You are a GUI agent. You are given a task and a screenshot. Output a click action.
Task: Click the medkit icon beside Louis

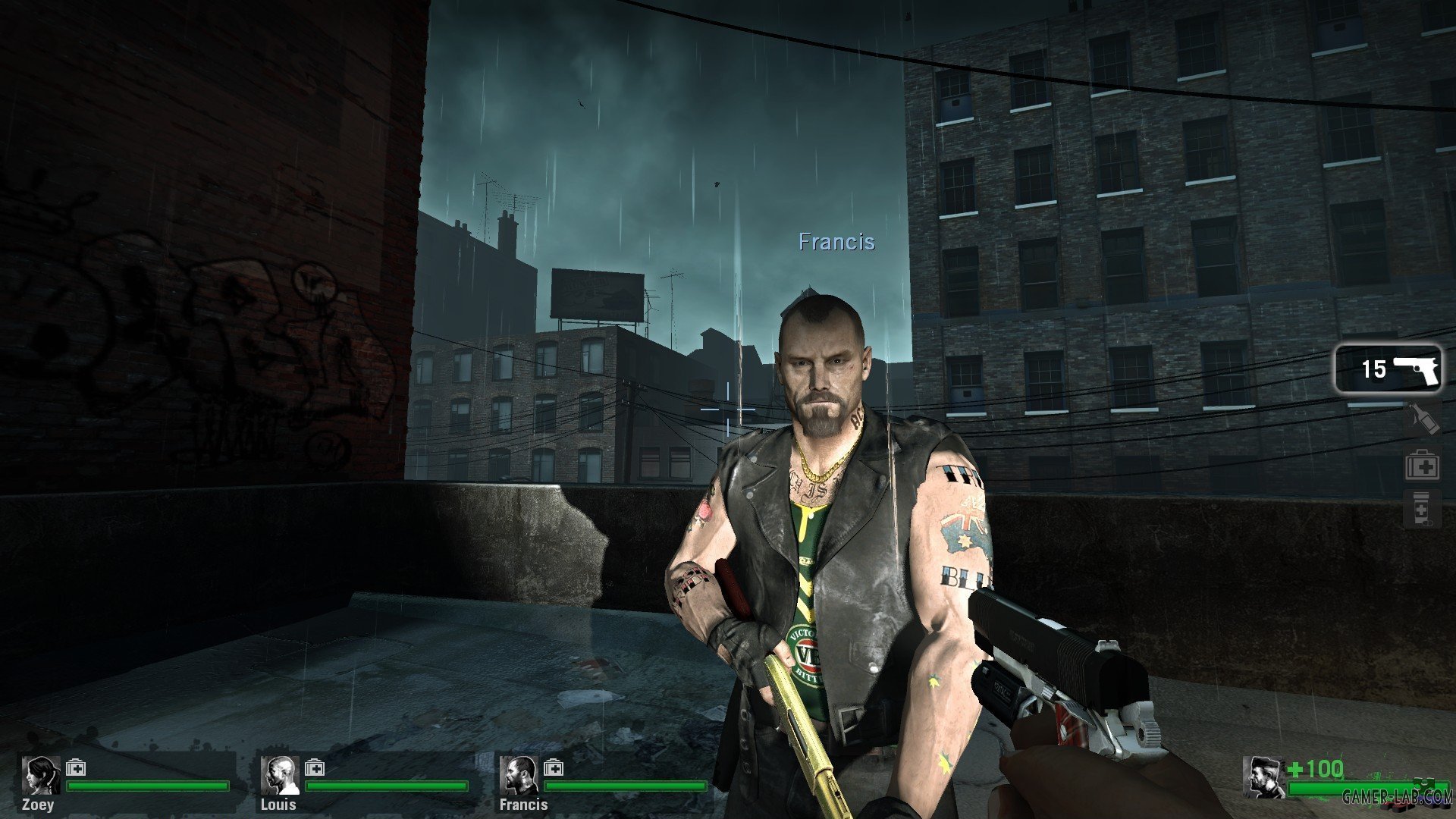point(314,768)
